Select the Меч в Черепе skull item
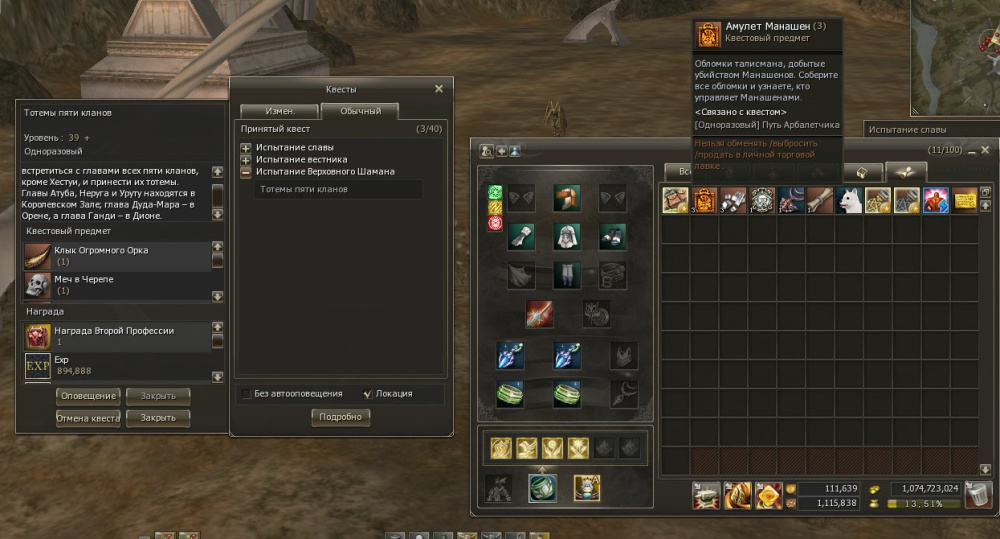1000x539 pixels. coord(39,284)
